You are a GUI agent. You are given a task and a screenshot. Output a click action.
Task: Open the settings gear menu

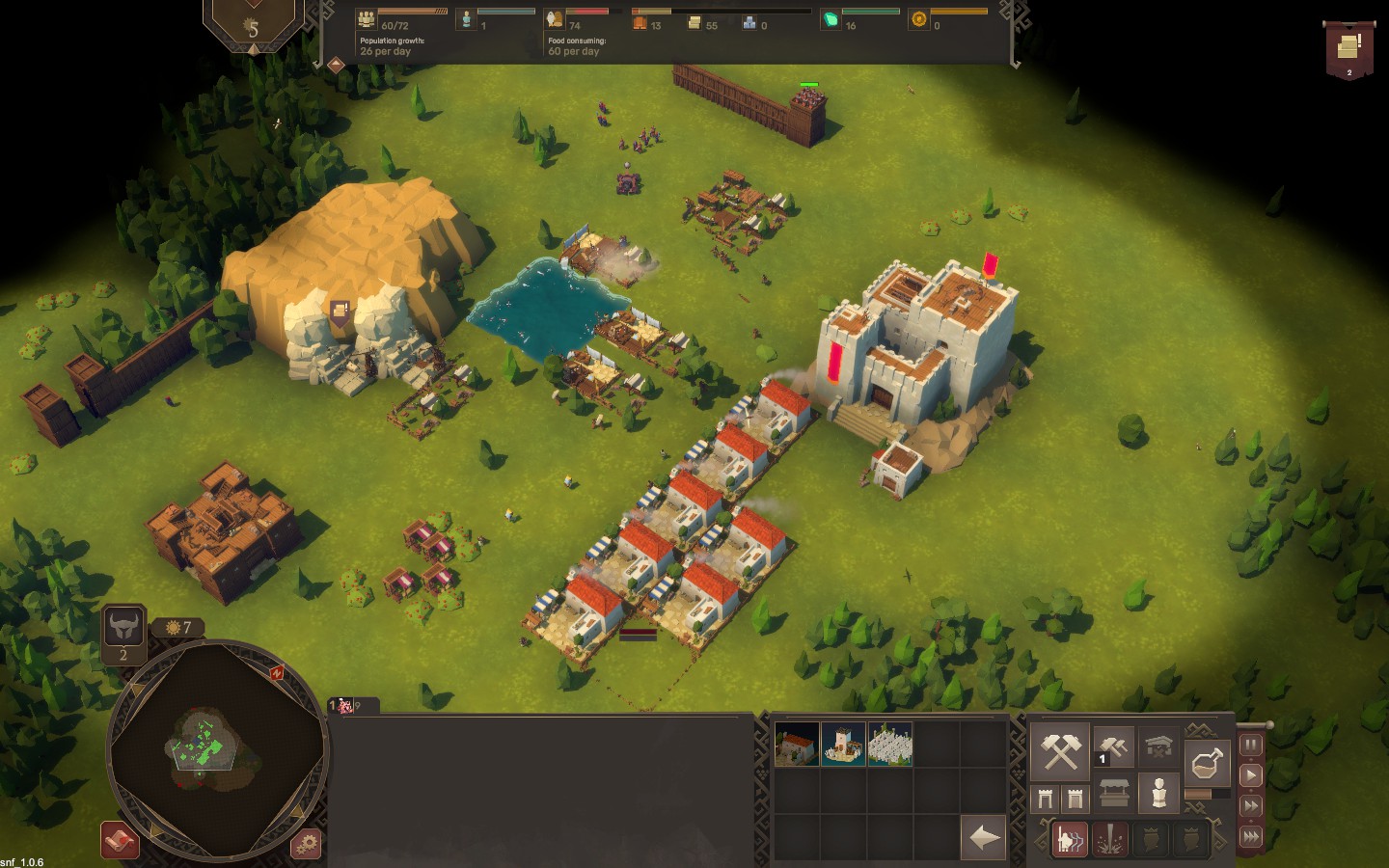[x=306, y=842]
